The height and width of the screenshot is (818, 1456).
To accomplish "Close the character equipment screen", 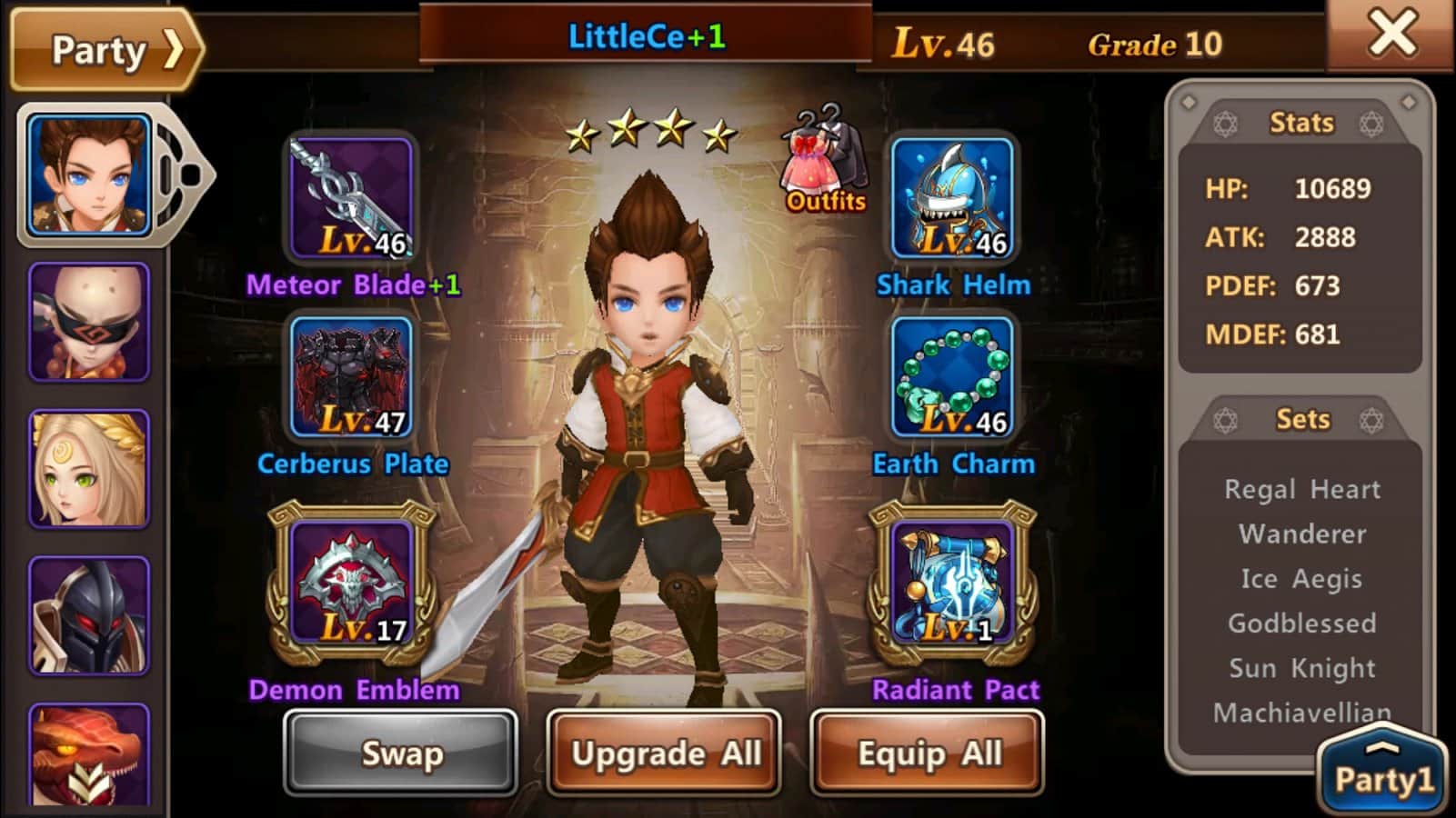I will 1391,35.
